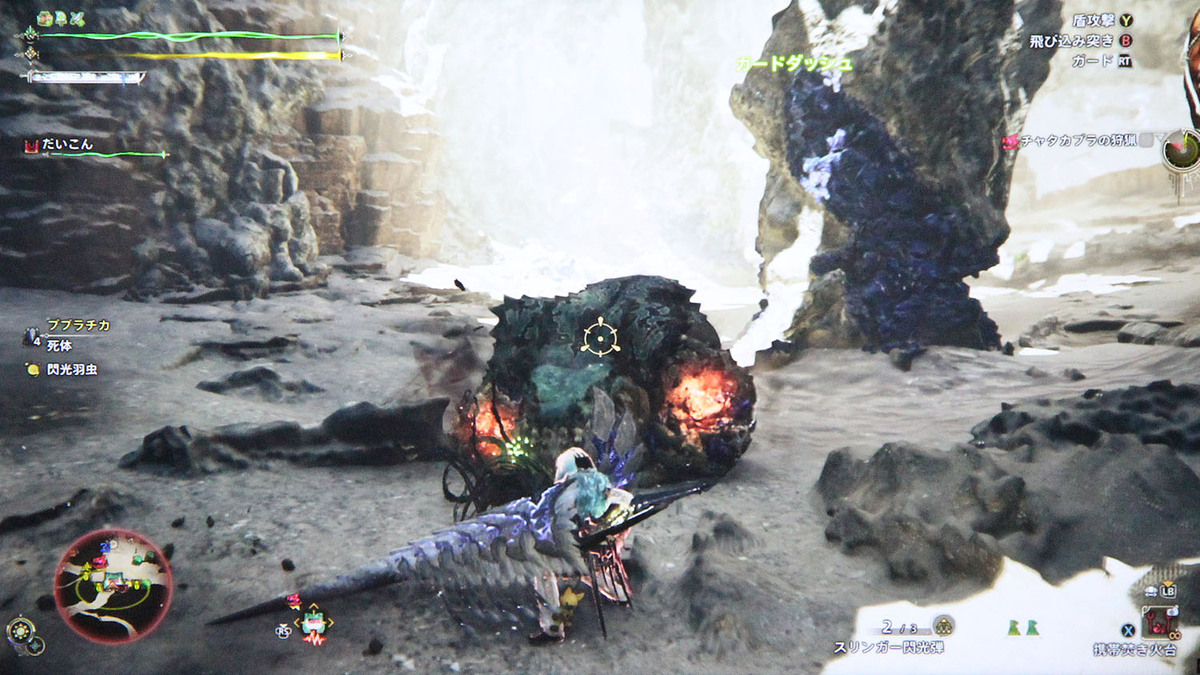
Task: Click the two green potion icons
Action: 1023,627
